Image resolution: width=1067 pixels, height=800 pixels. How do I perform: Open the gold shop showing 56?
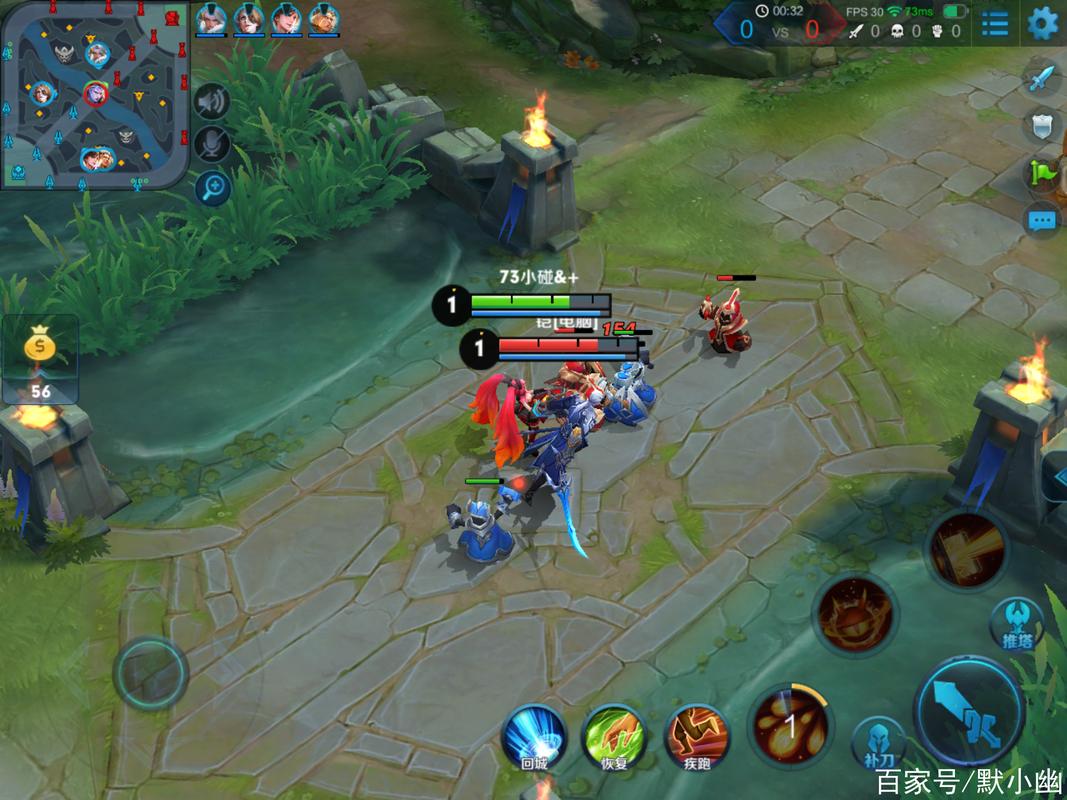point(40,358)
